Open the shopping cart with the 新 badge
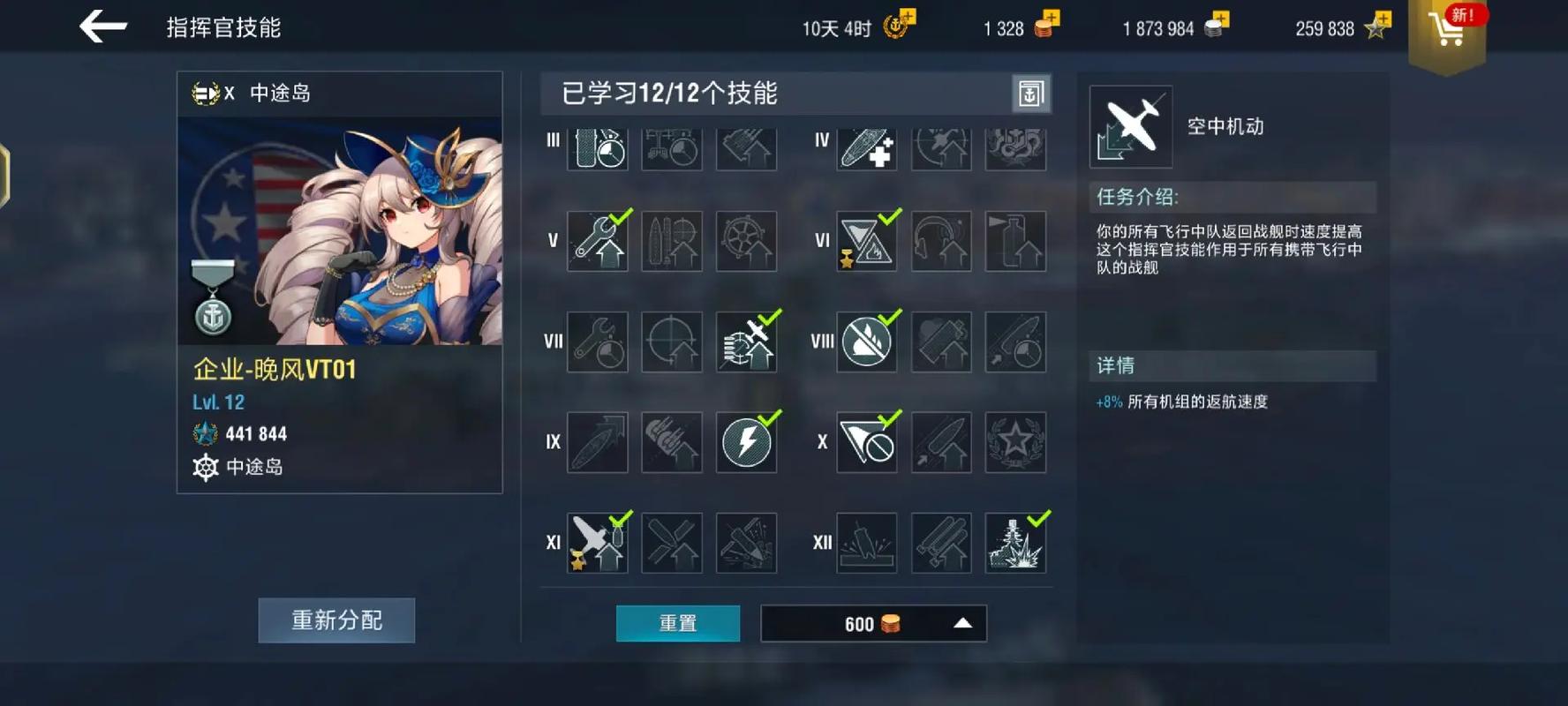Screen dimensions: 1568x706 1446,29
